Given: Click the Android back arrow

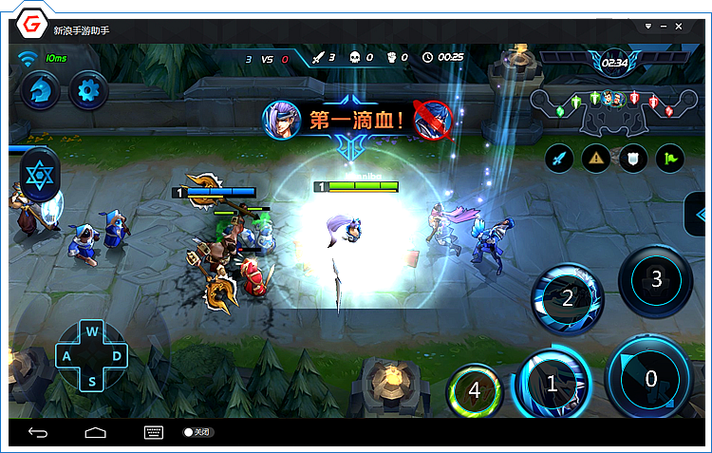Looking at the screenshot, I should 38,432.
